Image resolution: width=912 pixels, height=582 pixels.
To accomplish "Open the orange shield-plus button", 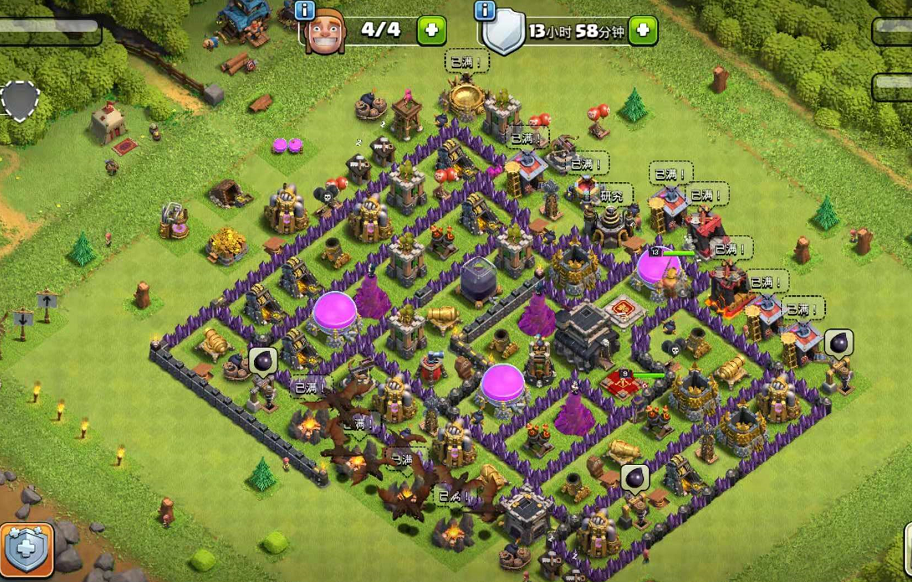I will [25, 549].
